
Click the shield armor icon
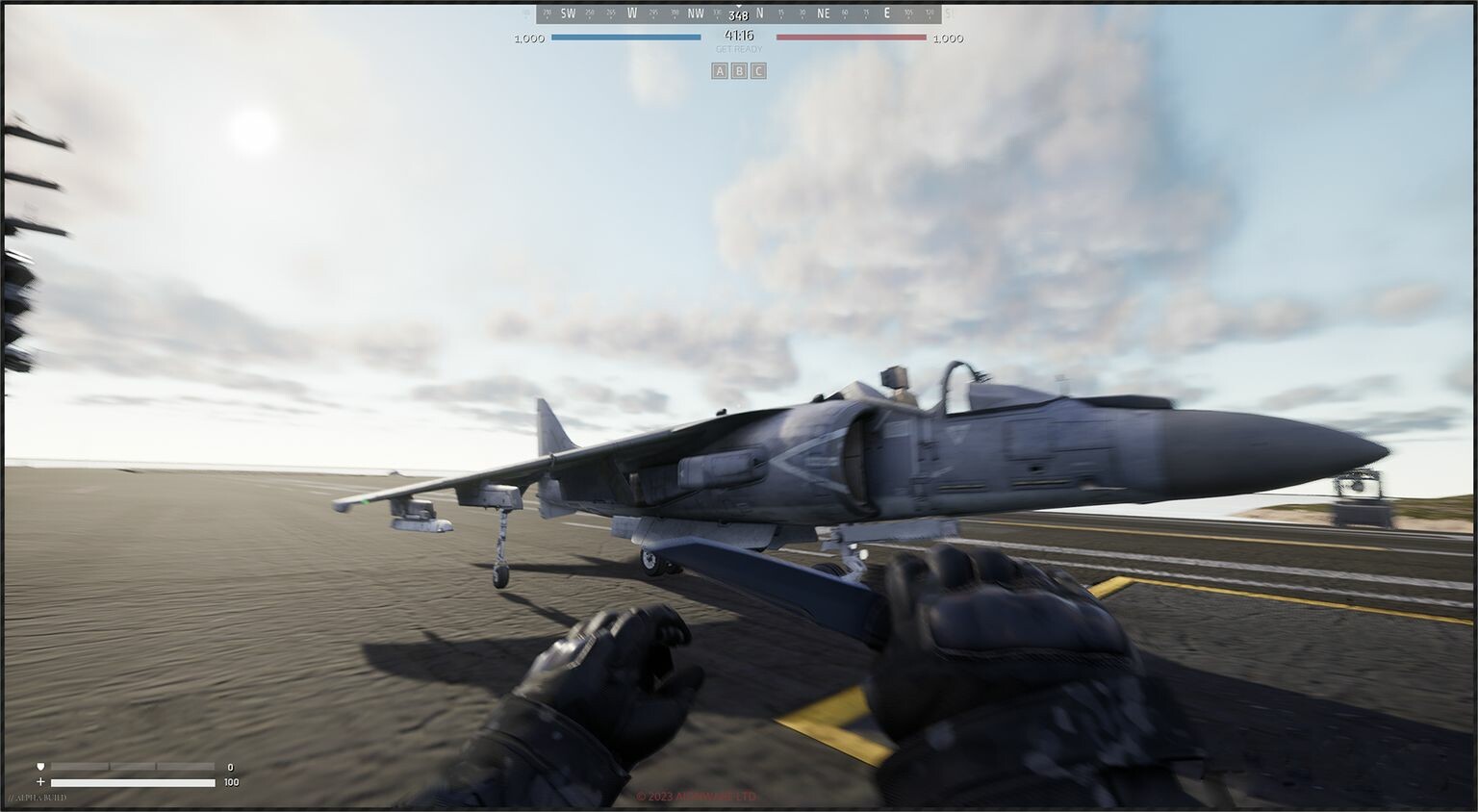[38, 767]
